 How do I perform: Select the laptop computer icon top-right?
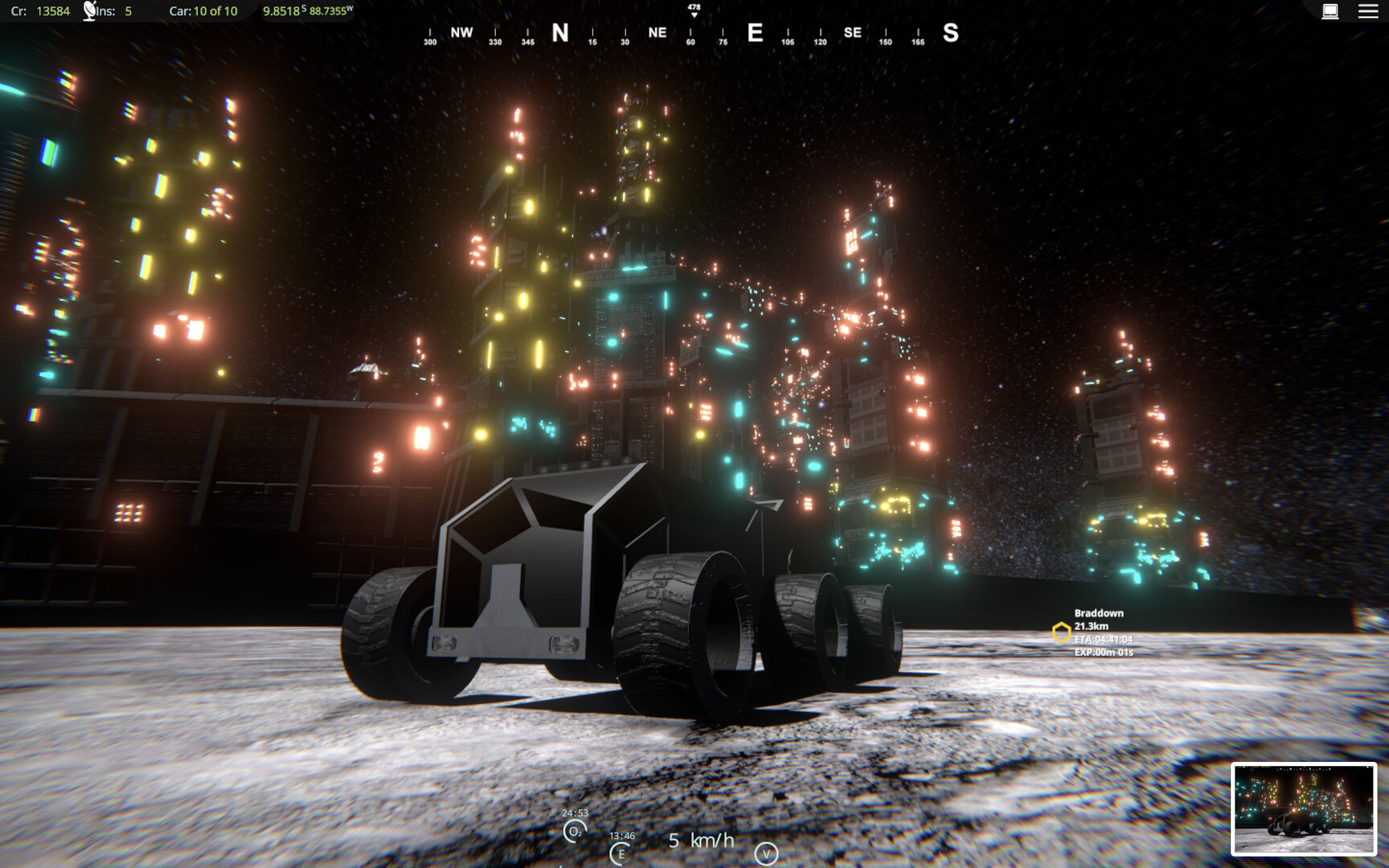coord(1332,12)
